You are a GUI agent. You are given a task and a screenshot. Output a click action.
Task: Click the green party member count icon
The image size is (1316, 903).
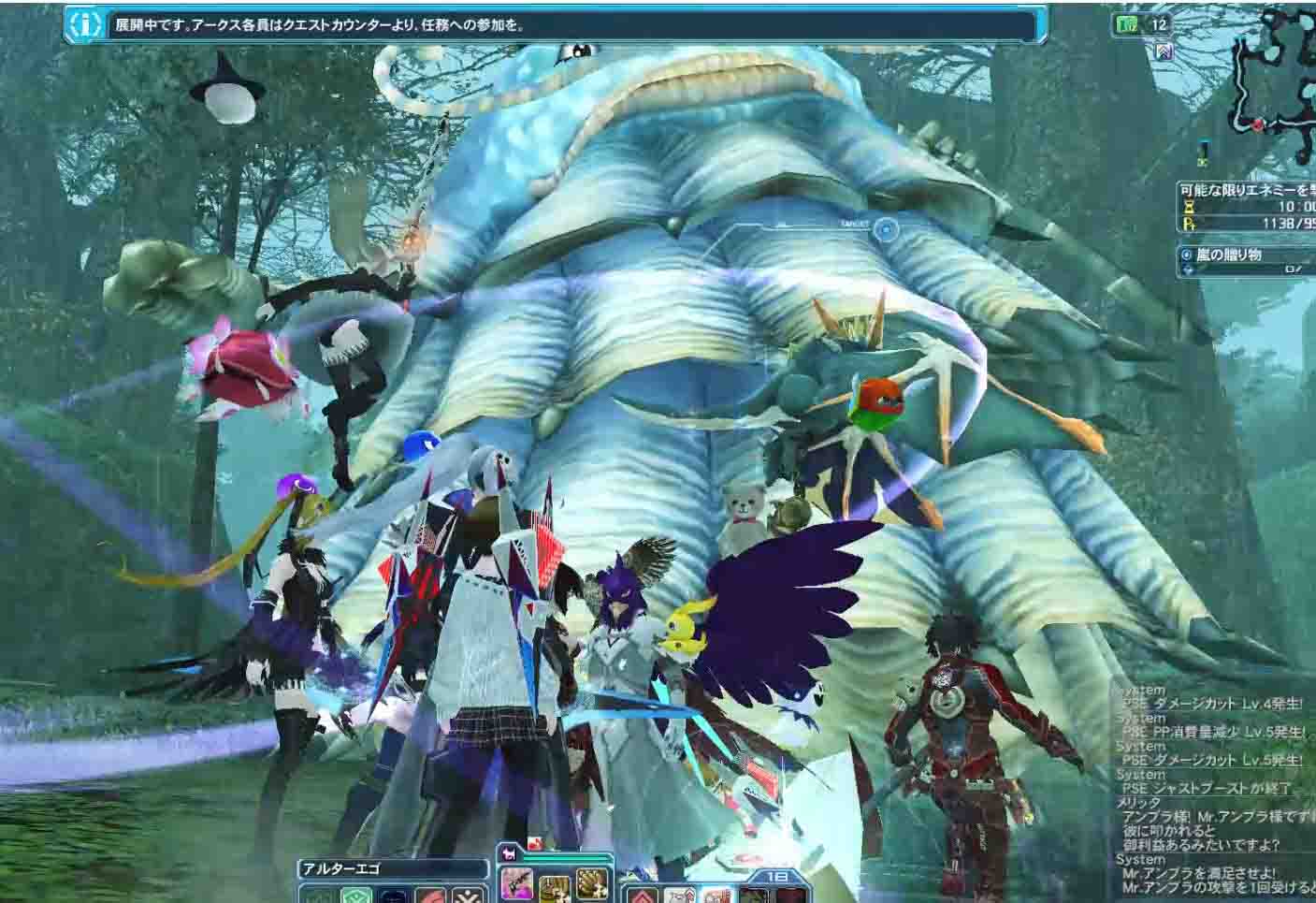click(1128, 25)
